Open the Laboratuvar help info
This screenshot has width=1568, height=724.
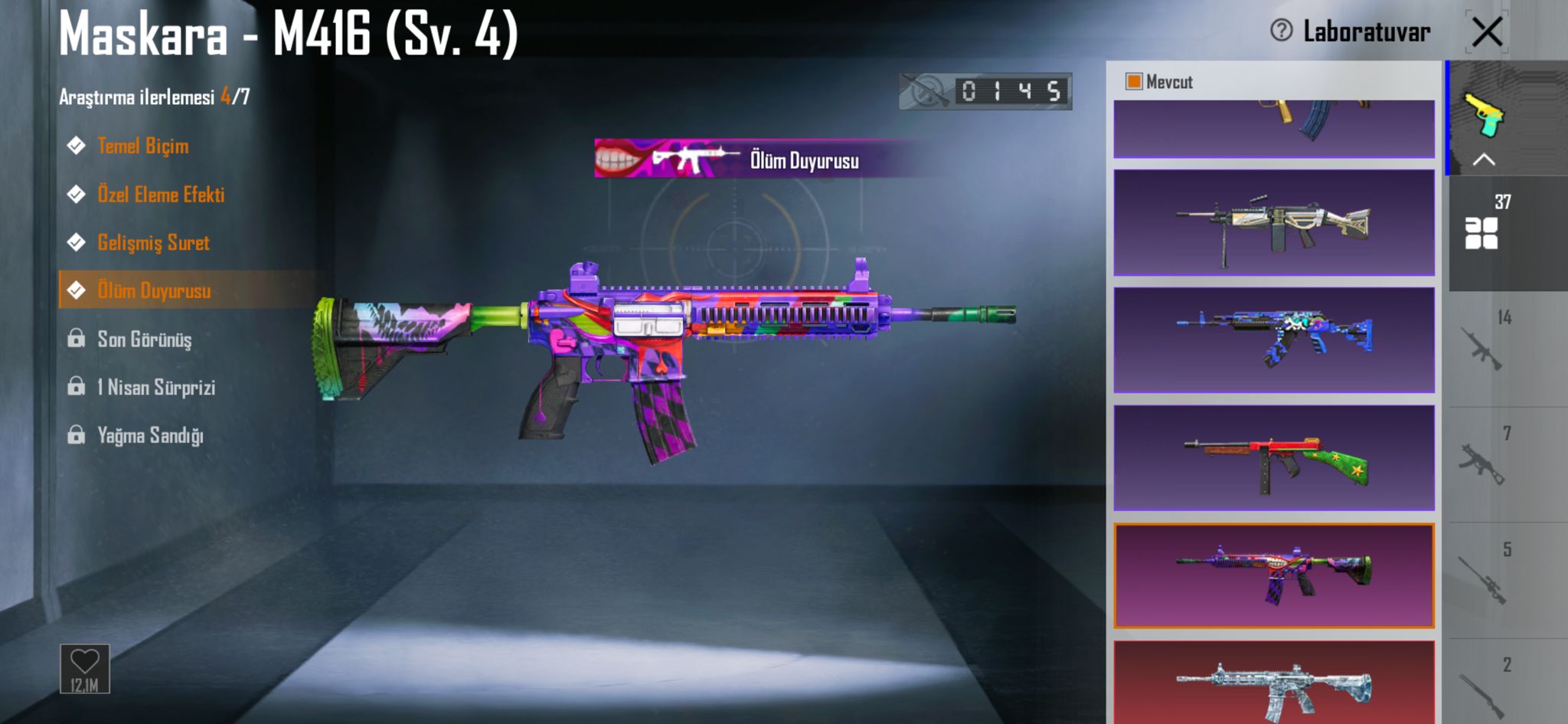tap(1281, 31)
